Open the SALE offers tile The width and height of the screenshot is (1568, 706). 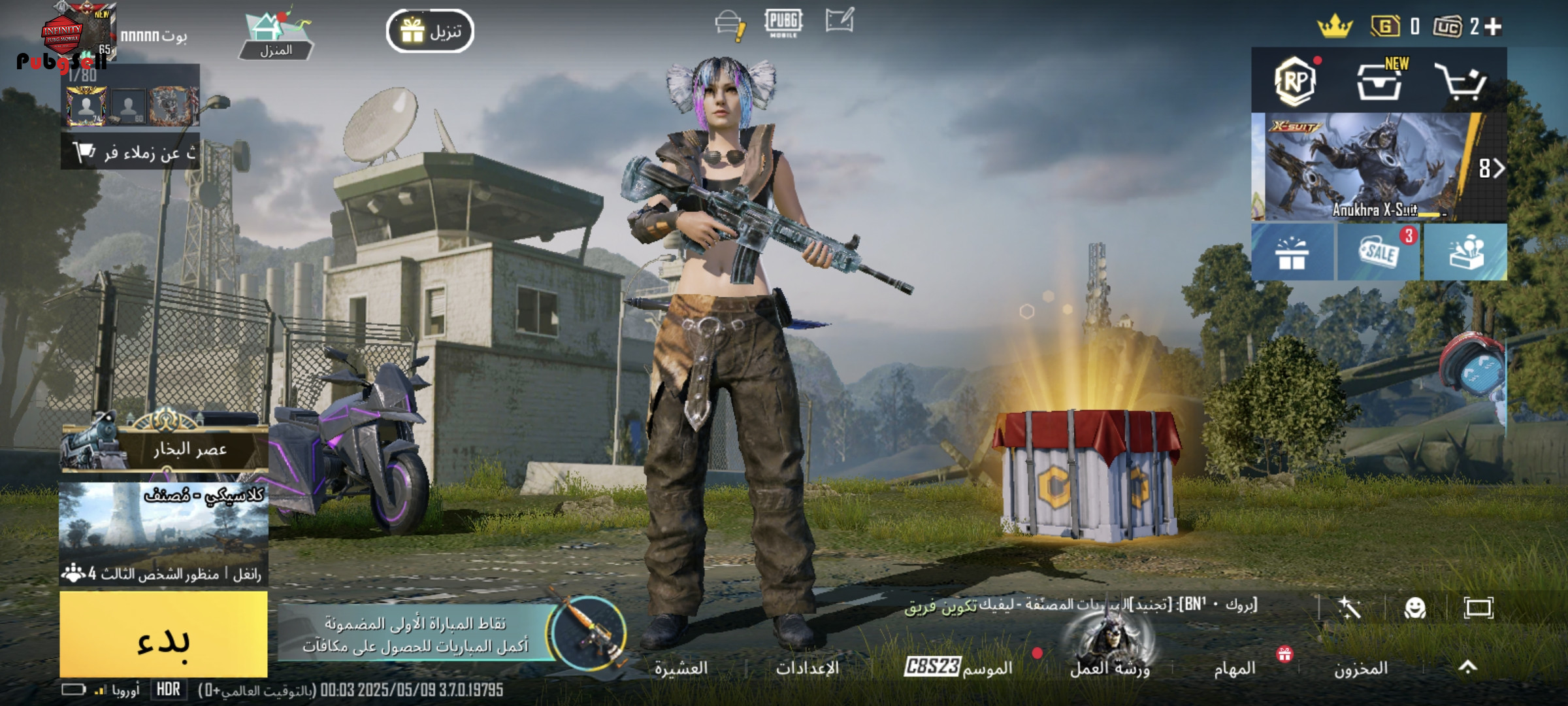coord(1379,252)
